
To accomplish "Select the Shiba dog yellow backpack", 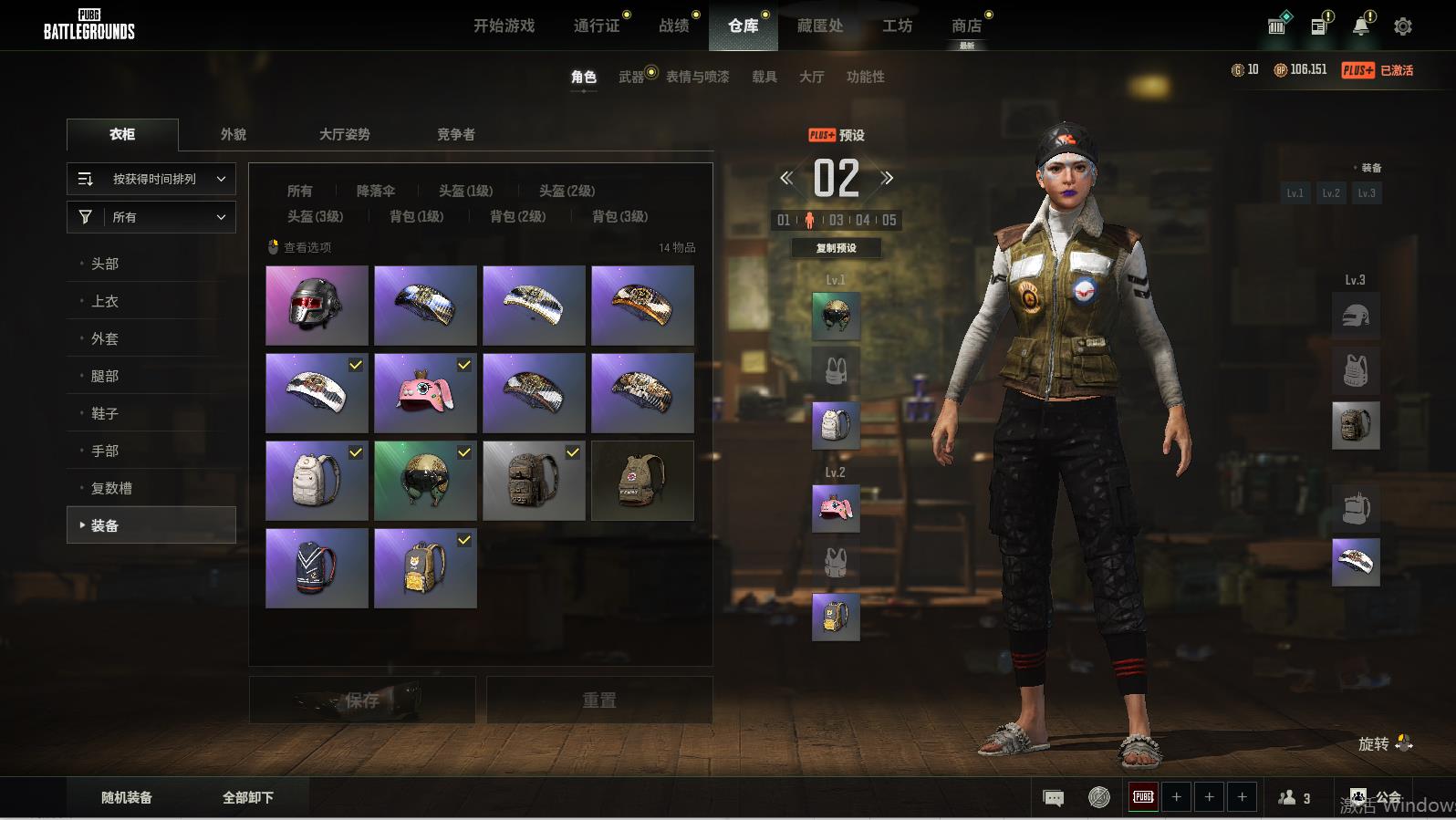I will 425,568.
